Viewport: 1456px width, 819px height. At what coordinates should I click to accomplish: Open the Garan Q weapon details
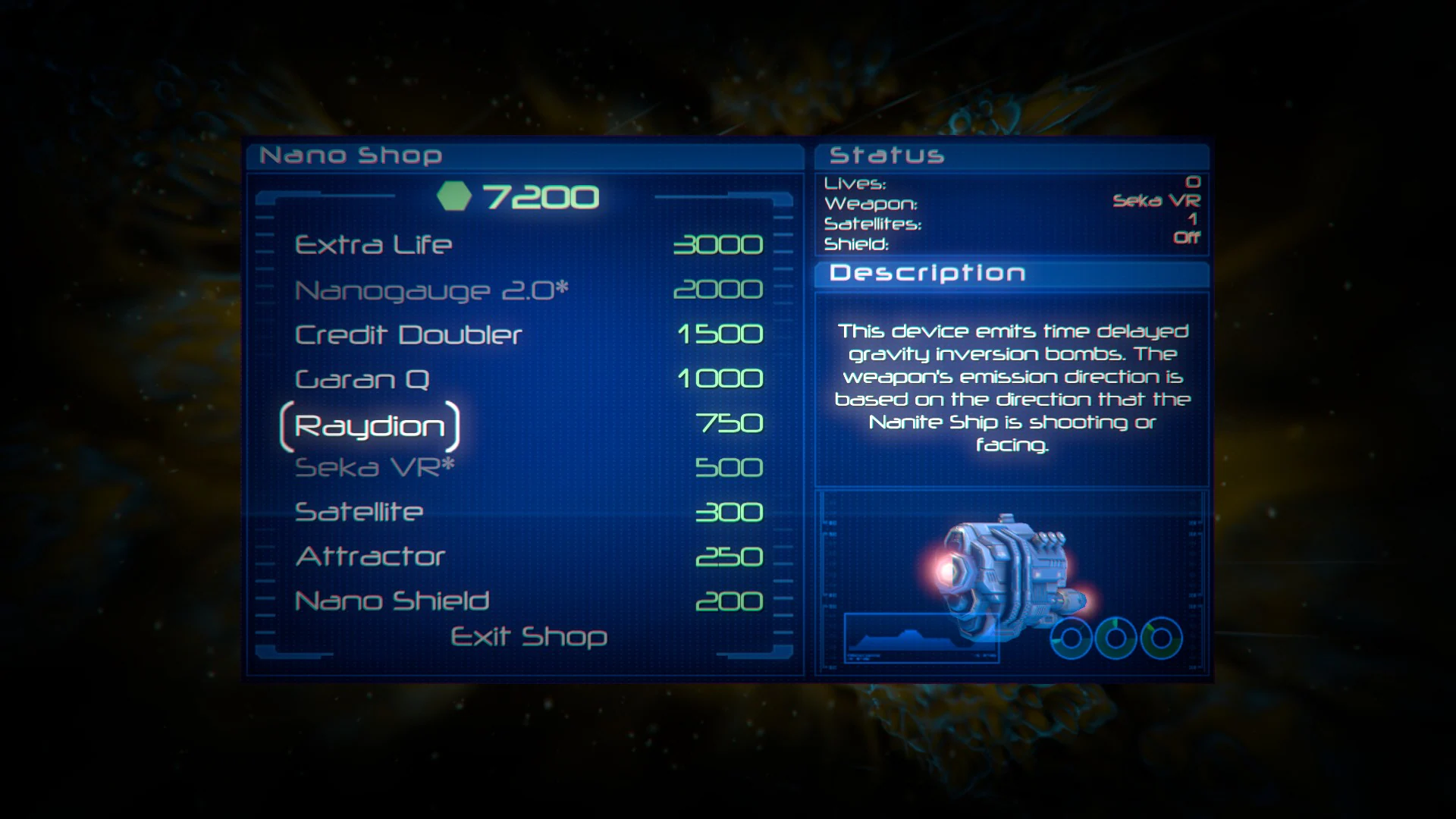point(362,378)
